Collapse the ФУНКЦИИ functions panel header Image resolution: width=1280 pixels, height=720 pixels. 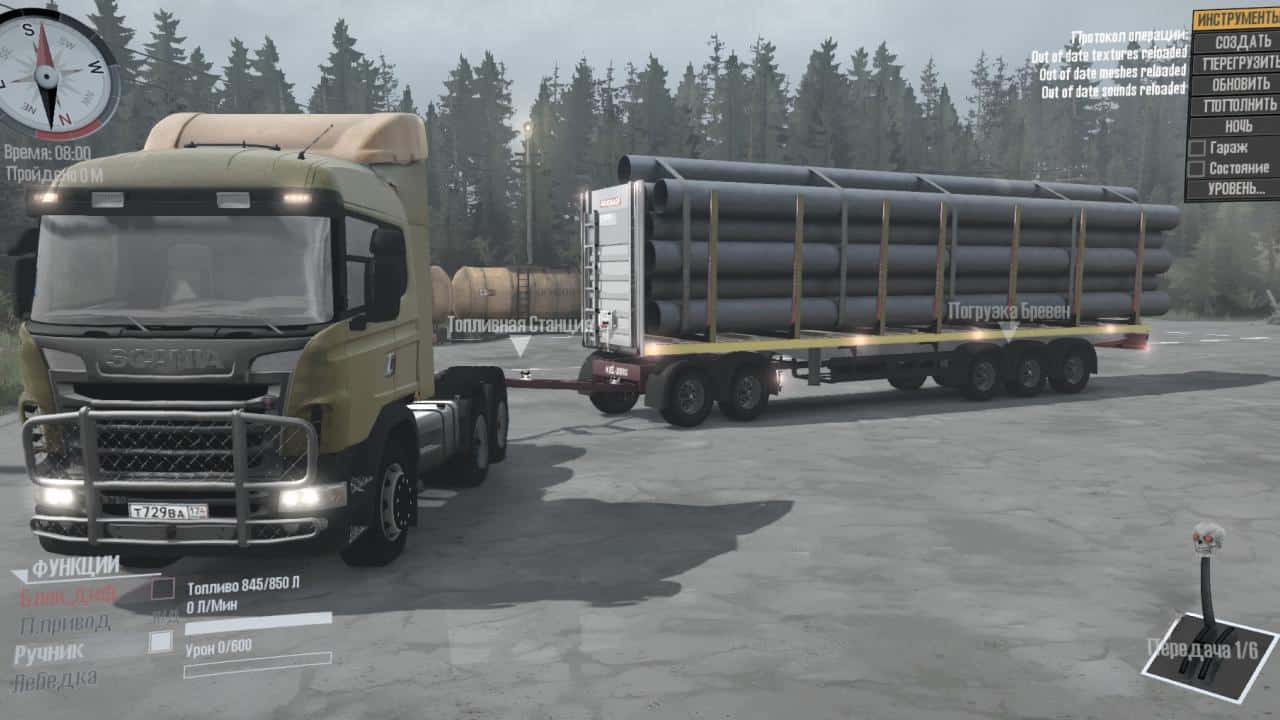[x=74, y=568]
